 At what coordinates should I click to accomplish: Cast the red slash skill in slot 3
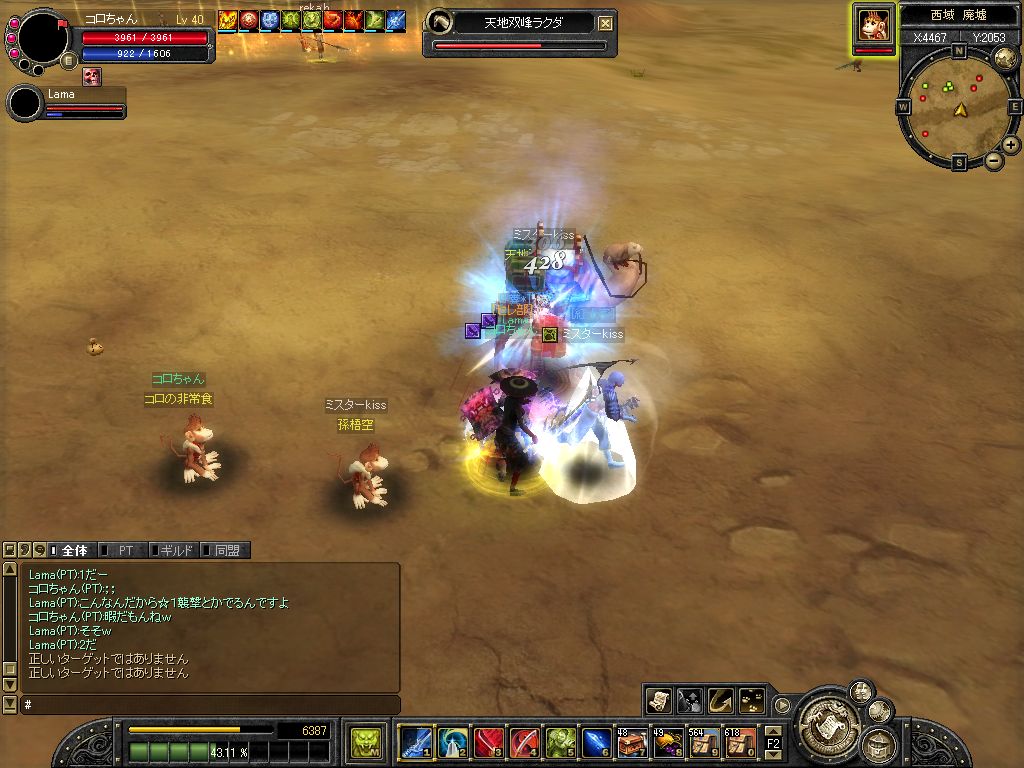pyautogui.click(x=488, y=743)
